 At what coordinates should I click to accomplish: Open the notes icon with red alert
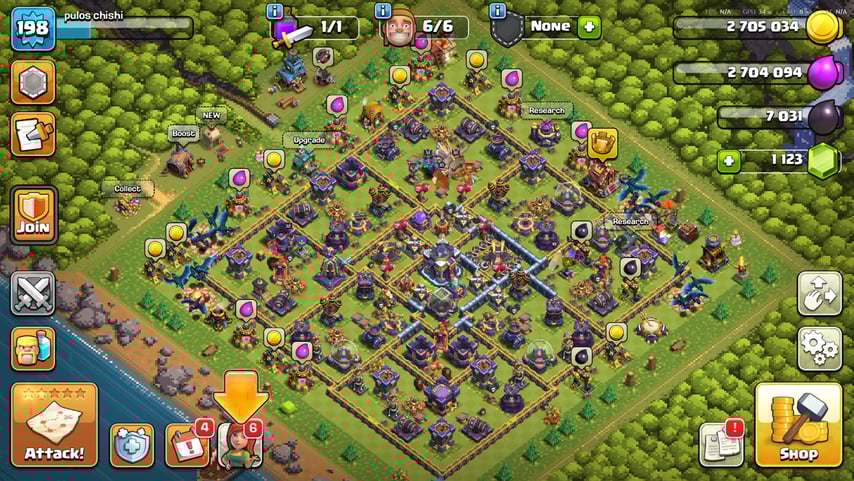pyautogui.click(x=721, y=444)
